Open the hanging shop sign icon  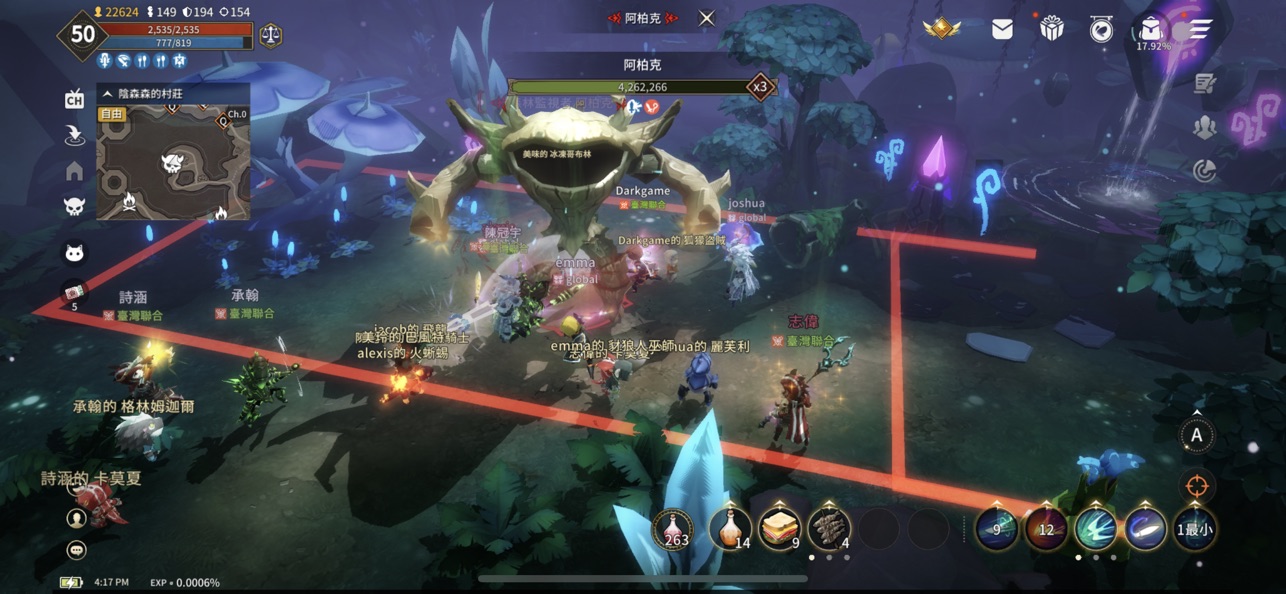point(1101,29)
